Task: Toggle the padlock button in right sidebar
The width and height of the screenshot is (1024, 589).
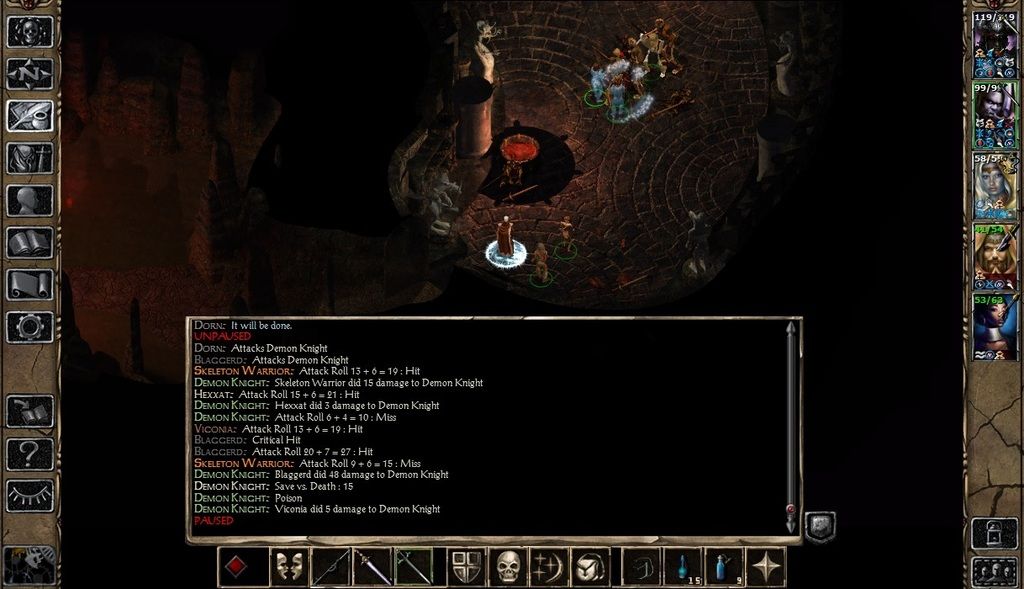Action: 995,532
